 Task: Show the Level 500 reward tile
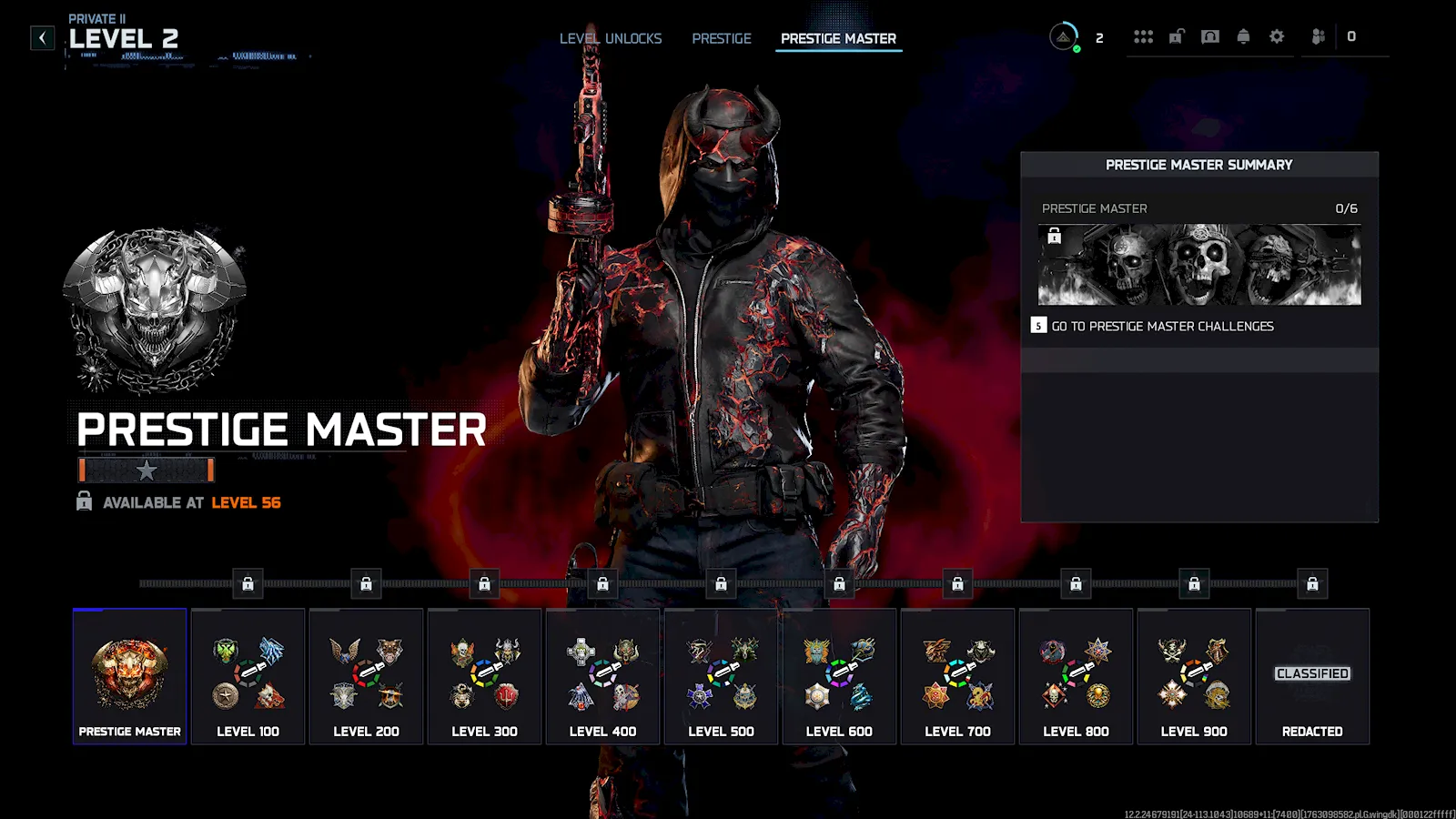tap(721, 676)
